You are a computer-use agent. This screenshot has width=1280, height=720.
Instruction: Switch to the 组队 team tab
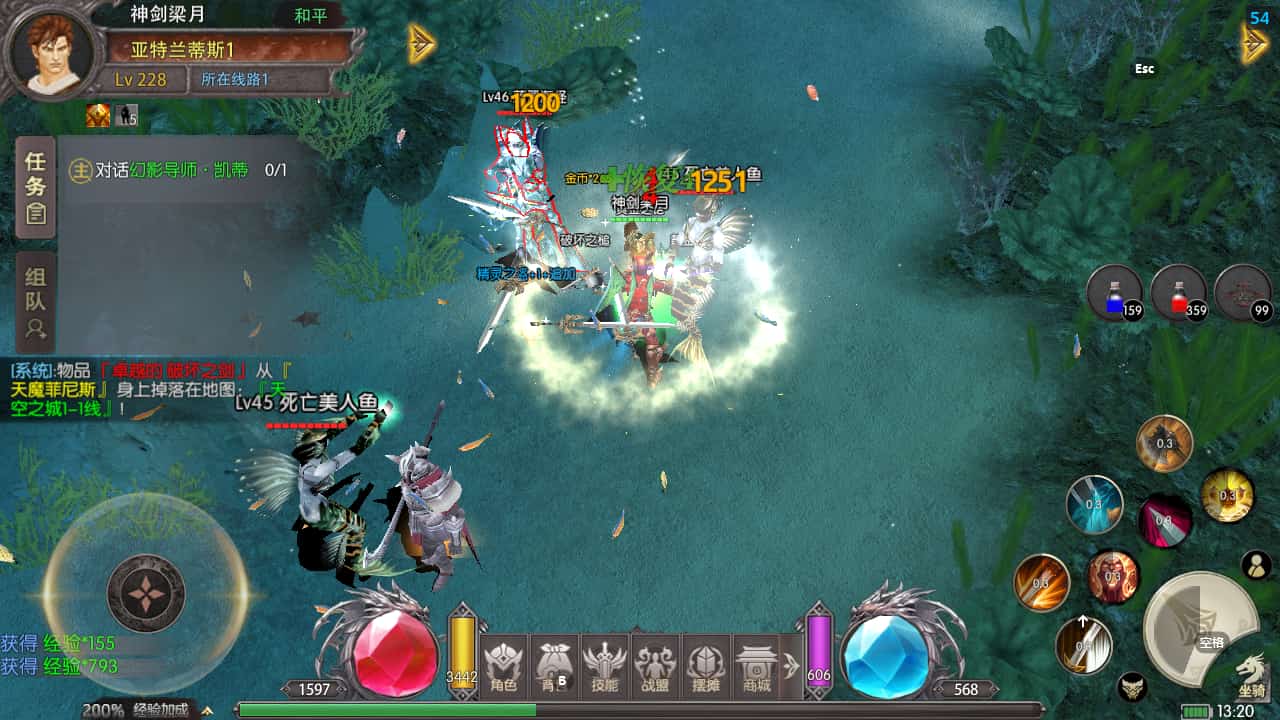[x=36, y=302]
